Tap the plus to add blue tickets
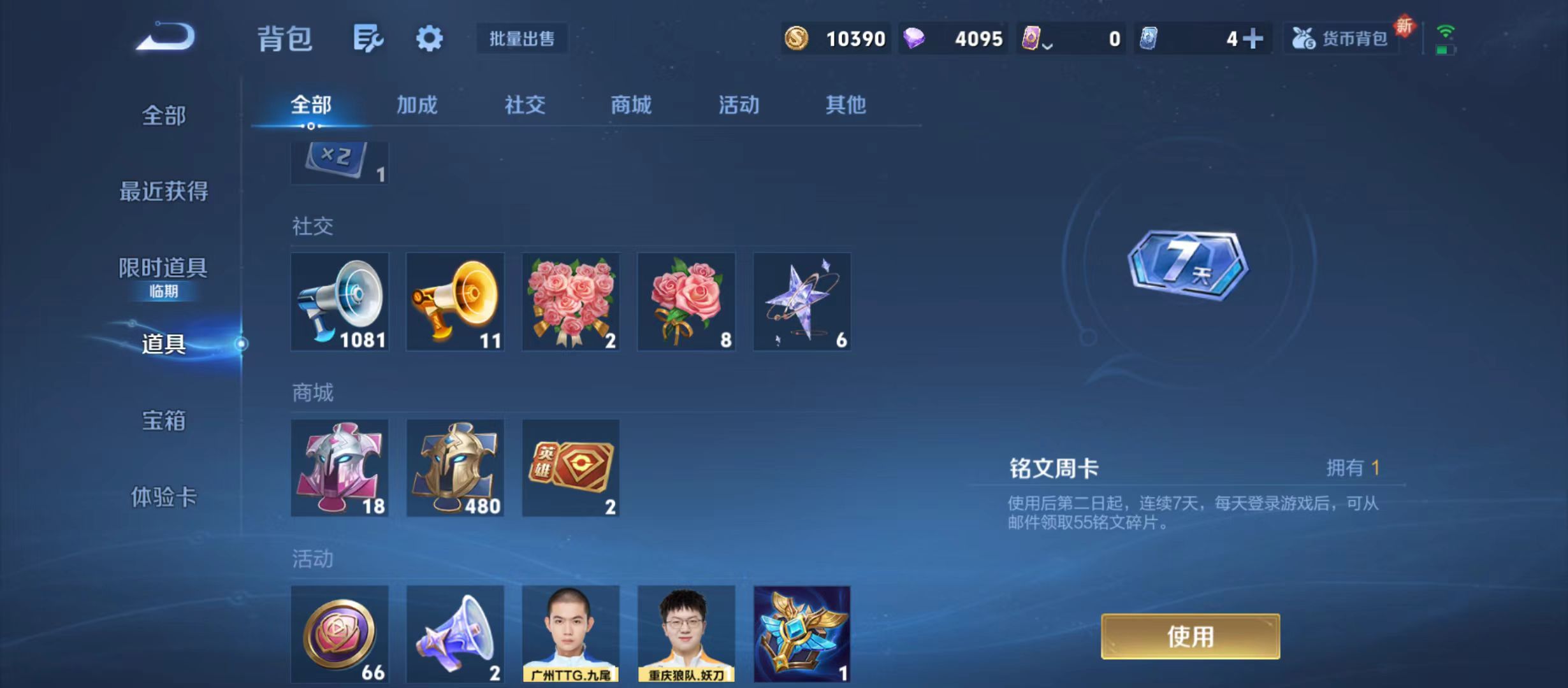1568x688 pixels. pyautogui.click(x=1252, y=38)
